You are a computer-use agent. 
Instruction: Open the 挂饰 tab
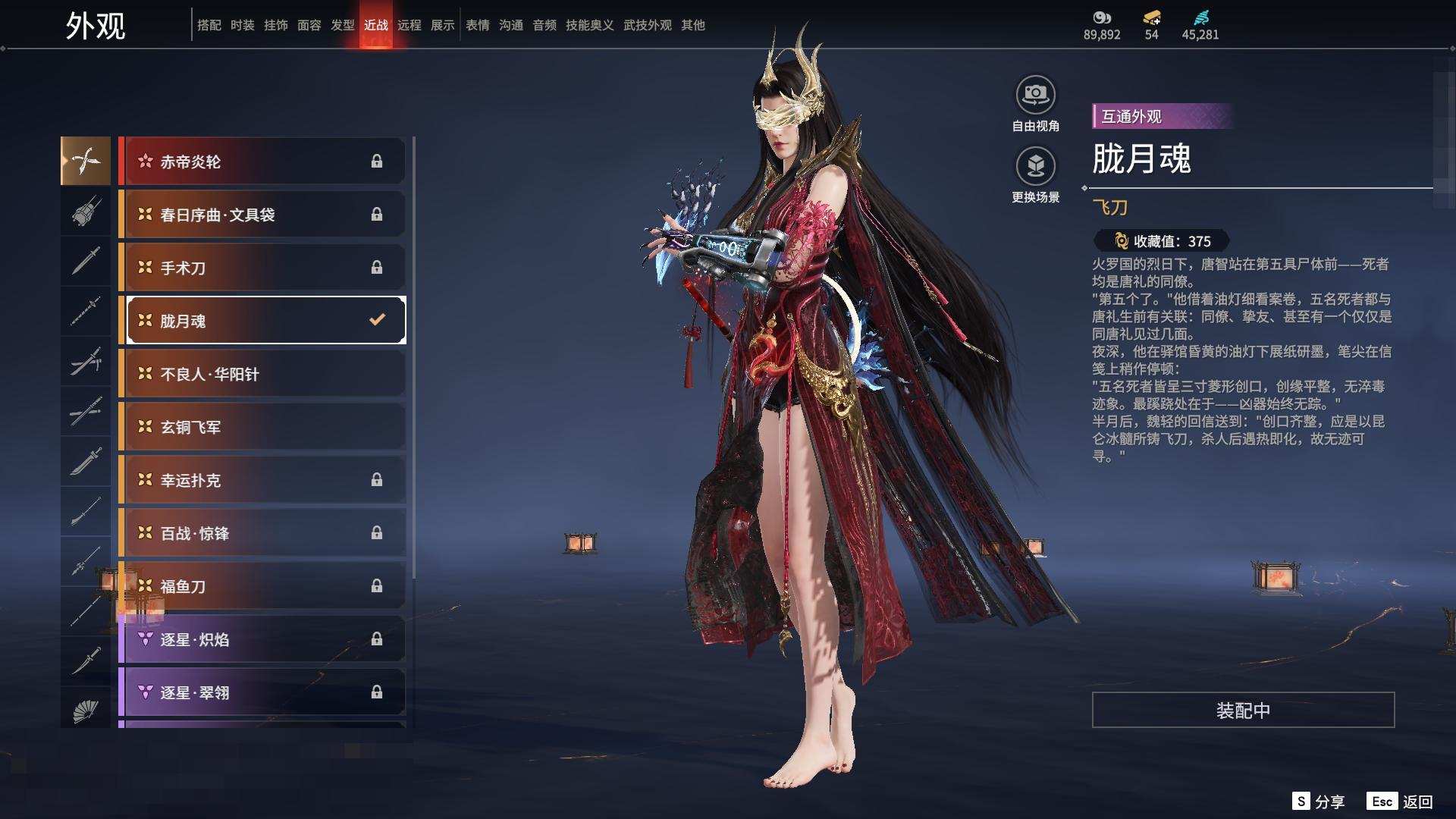click(275, 25)
